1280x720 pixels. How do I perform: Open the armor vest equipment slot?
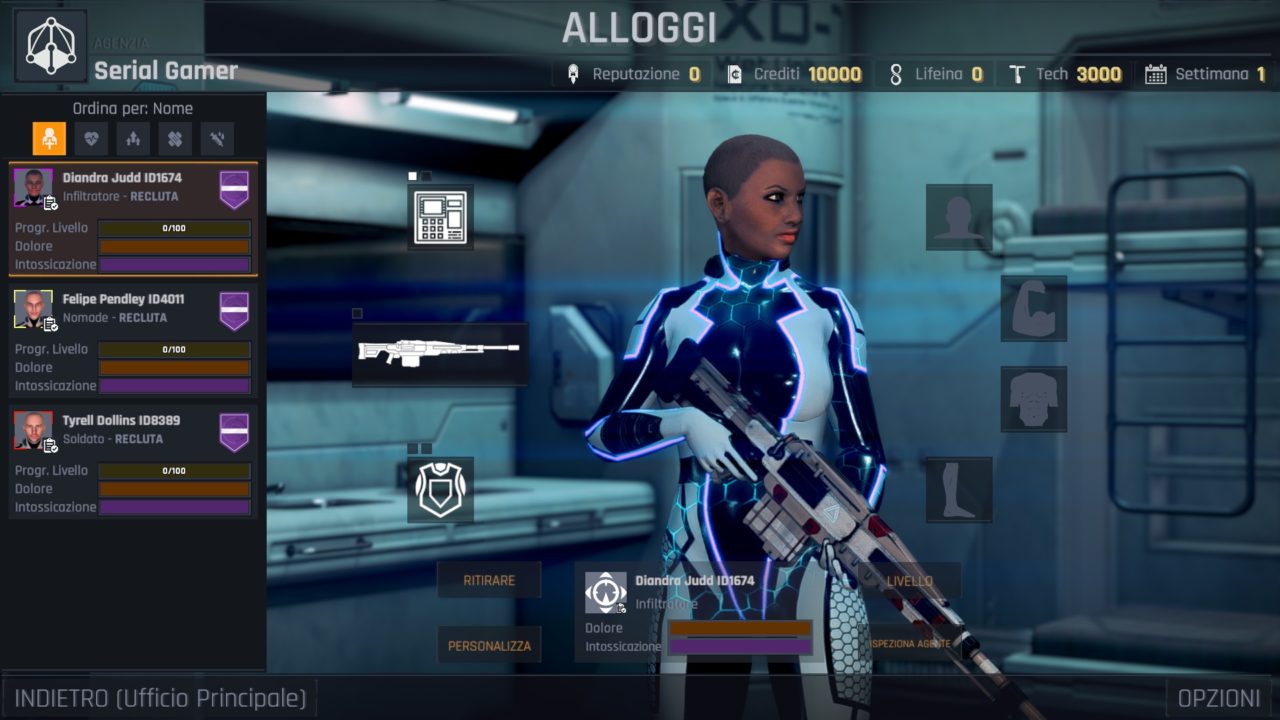[441, 489]
